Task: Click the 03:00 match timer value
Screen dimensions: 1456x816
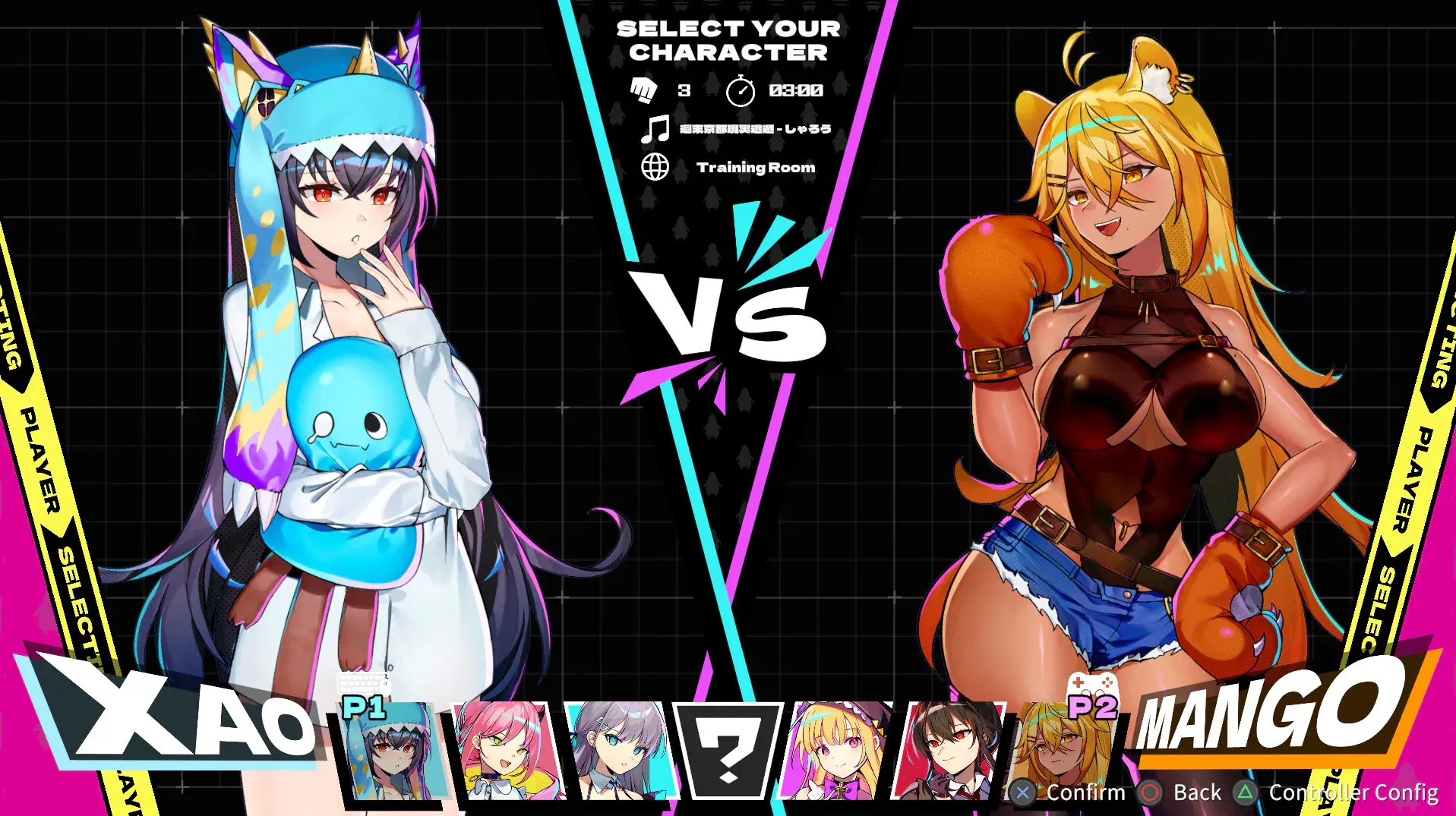Action: click(796, 89)
